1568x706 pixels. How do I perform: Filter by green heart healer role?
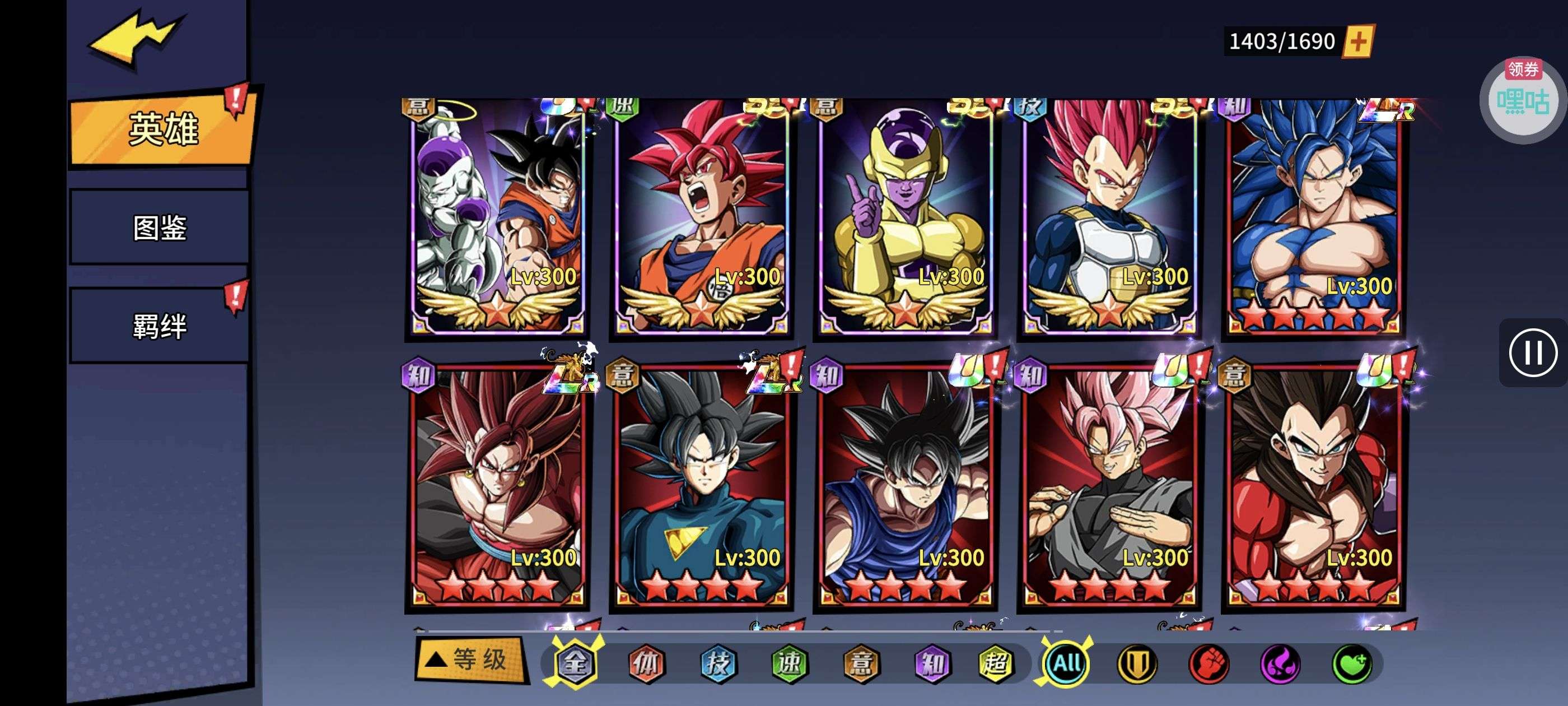(1352, 663)
